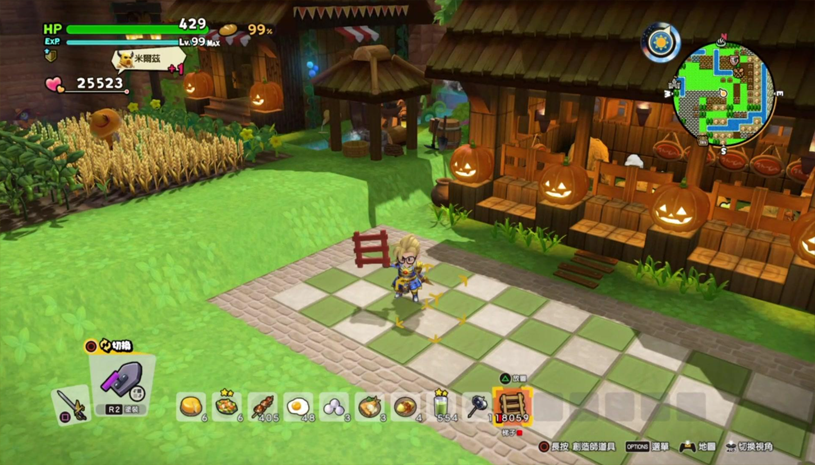Image resolution: width=815 pixels, height=465 pixels.
Task: Choose the fried egg hotbar slot
Action: click(298, 406)
